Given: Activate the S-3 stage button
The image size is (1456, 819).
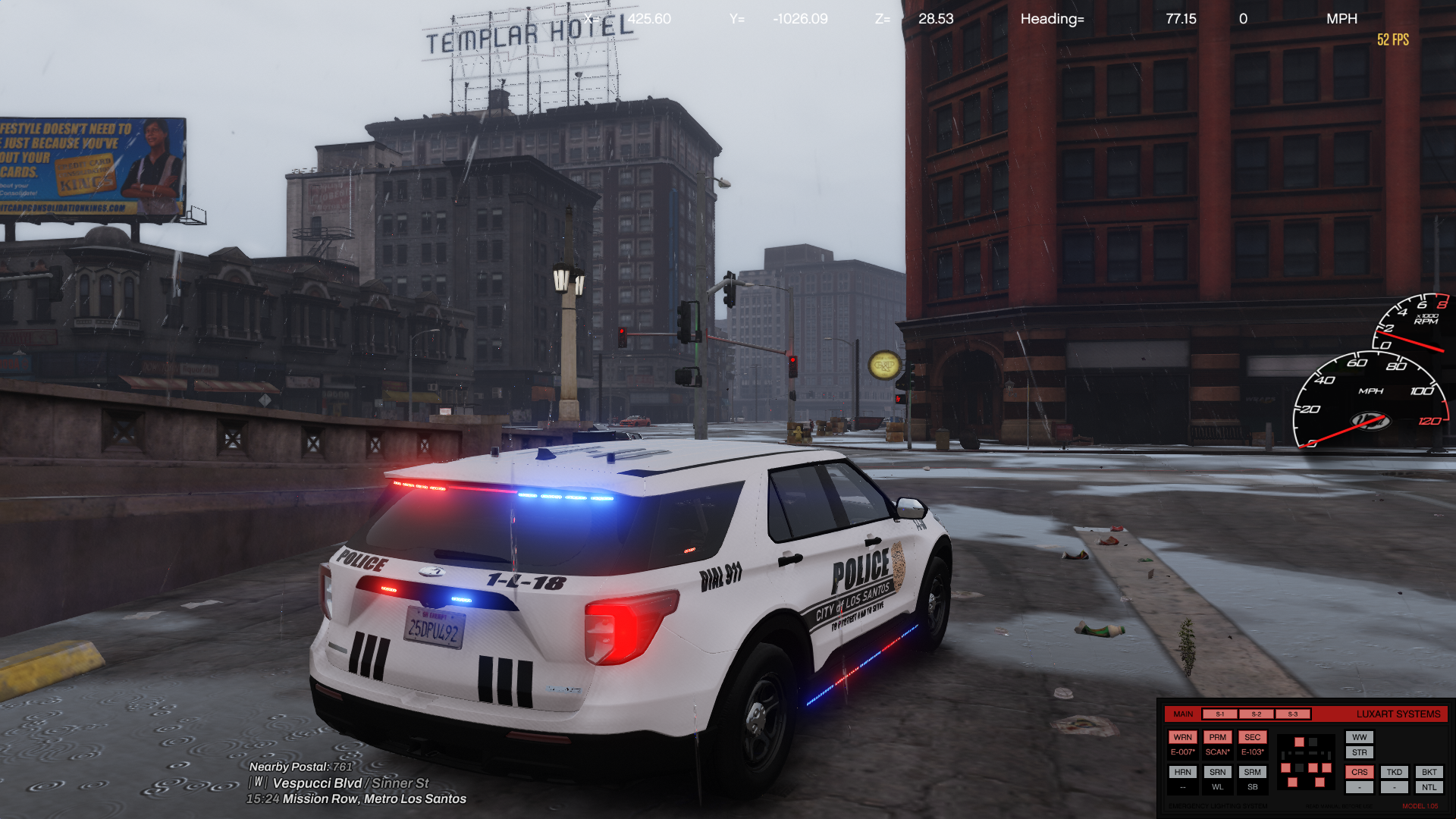Looking at the screenshot, I should 1292,714.
